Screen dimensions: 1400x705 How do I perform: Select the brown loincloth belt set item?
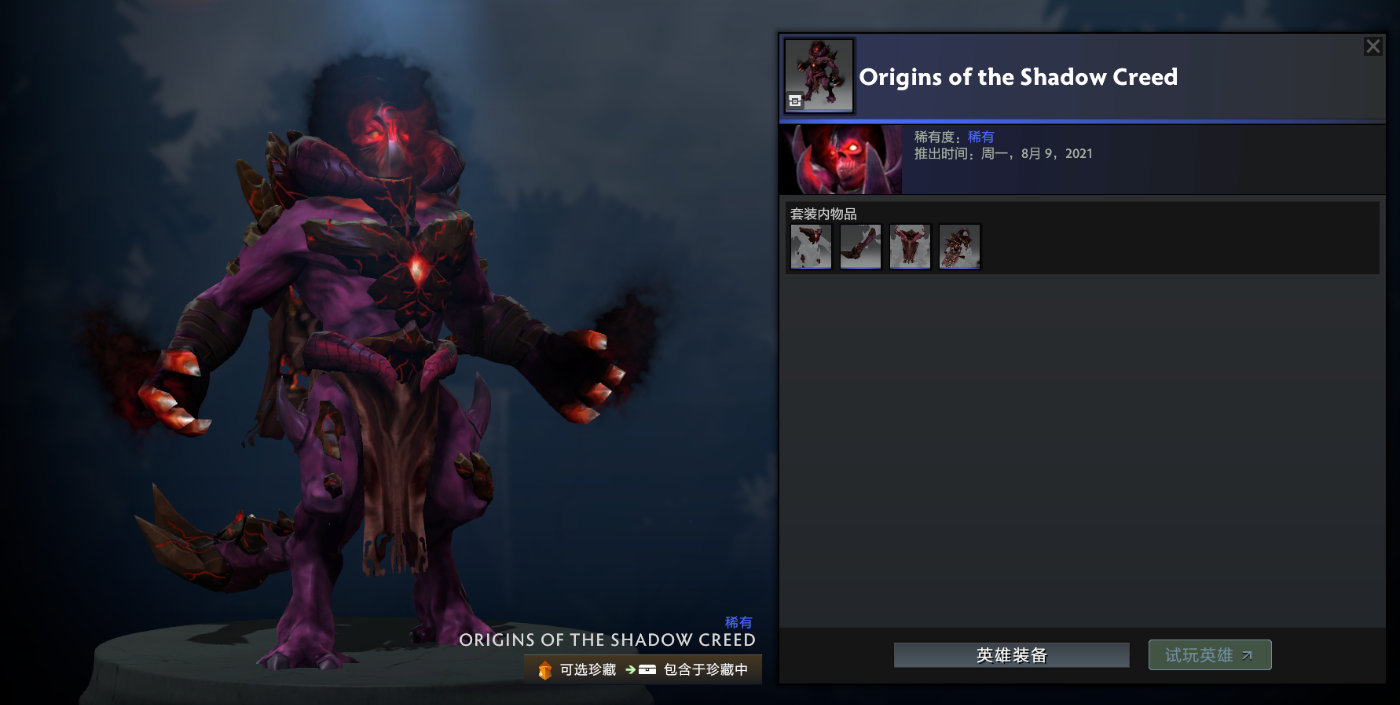(x=910, y=246)
